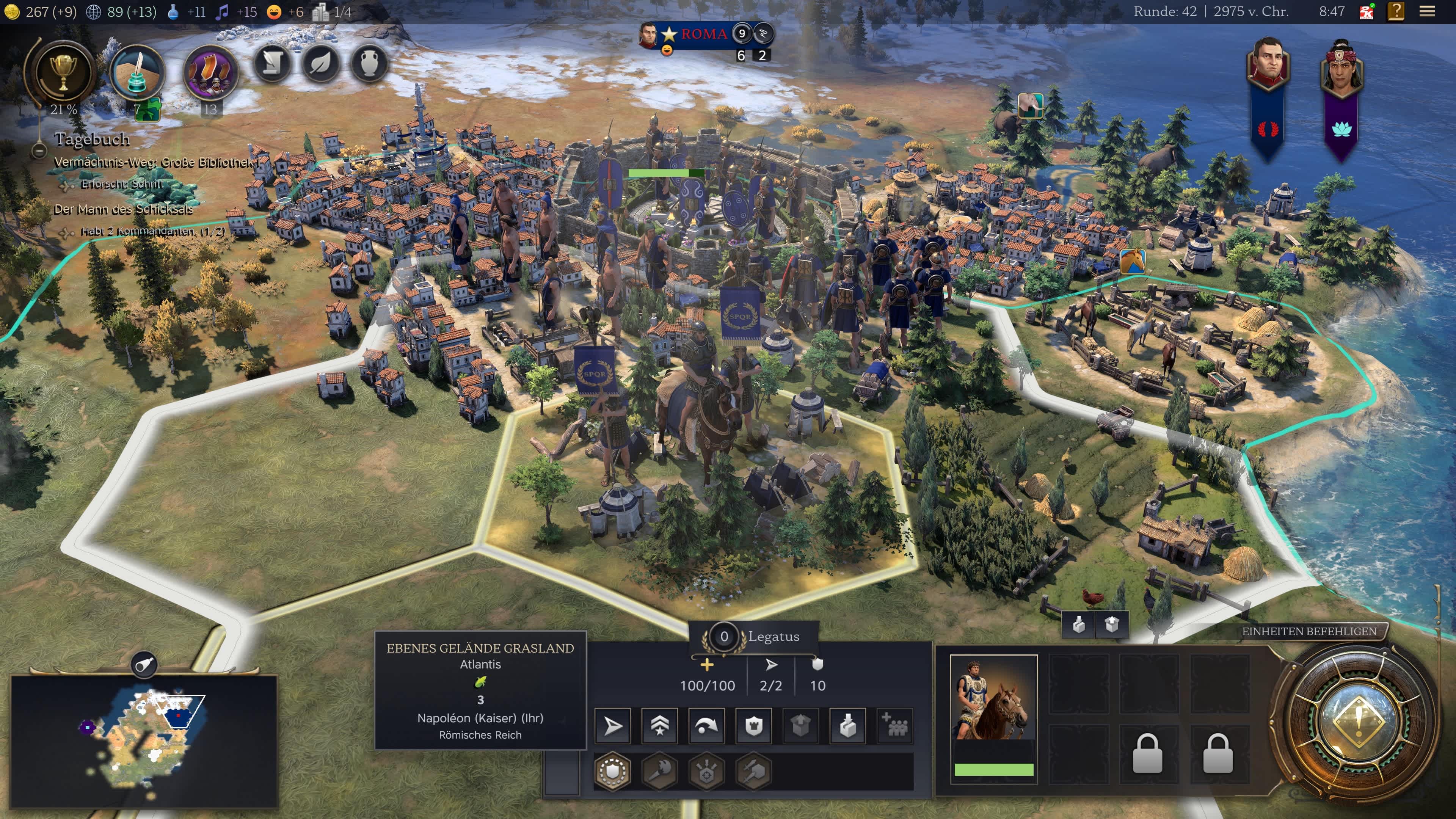Activate the reinforce units action icon
1456x819 pixels.
click(x=895, y=726)
